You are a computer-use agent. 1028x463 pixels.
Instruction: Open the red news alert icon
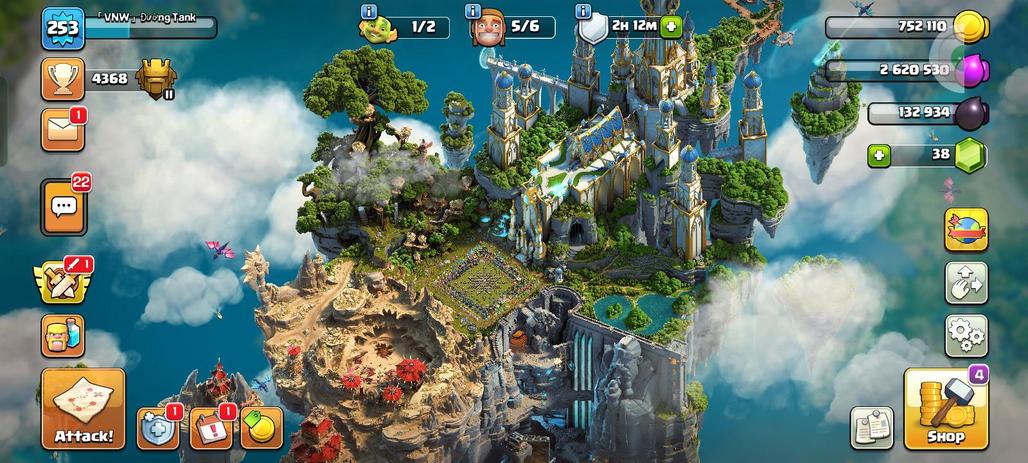pyautogui.click(x=210, y=429)
